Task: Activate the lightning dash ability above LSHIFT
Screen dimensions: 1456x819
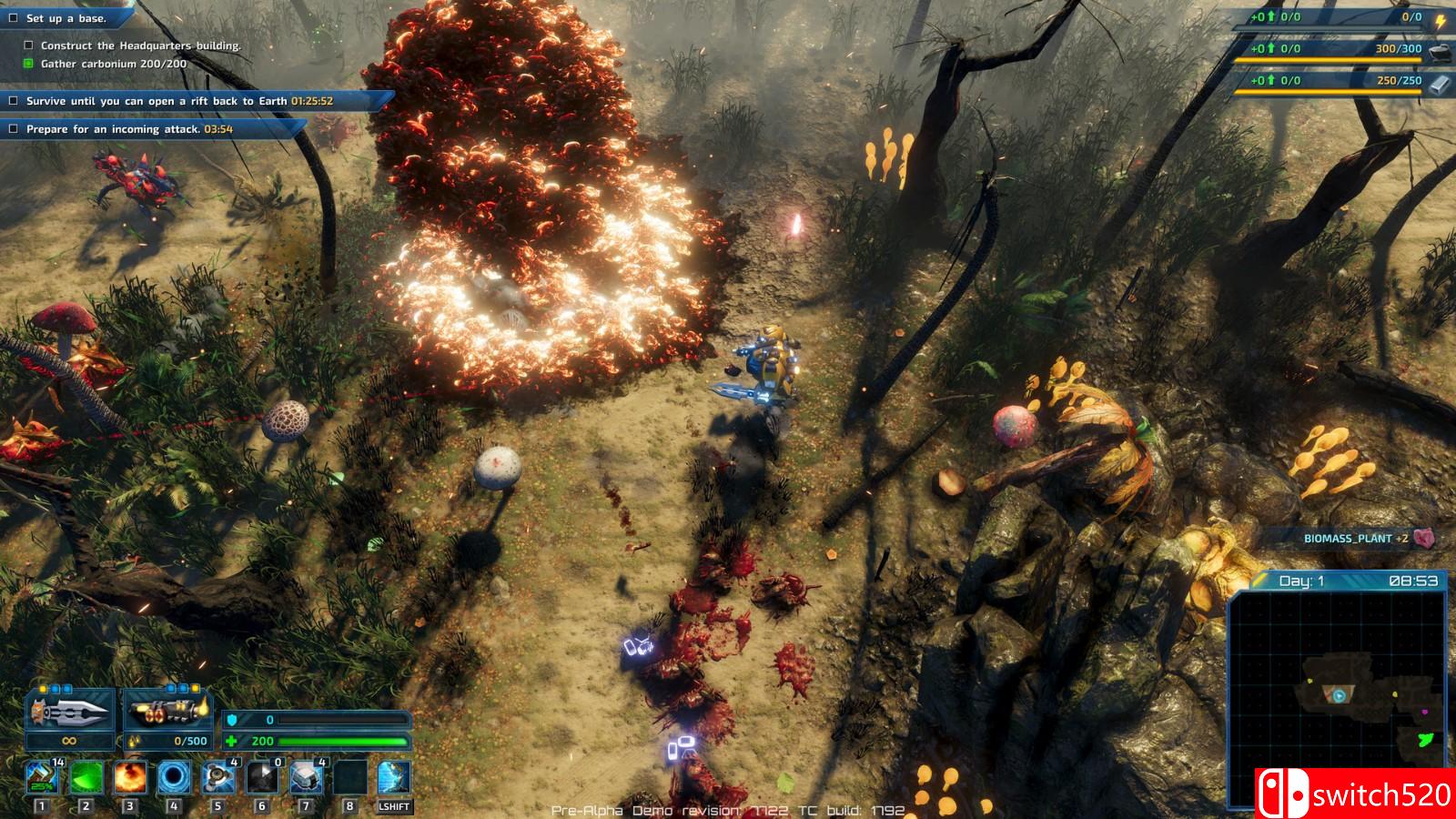Action: [394, 779]
